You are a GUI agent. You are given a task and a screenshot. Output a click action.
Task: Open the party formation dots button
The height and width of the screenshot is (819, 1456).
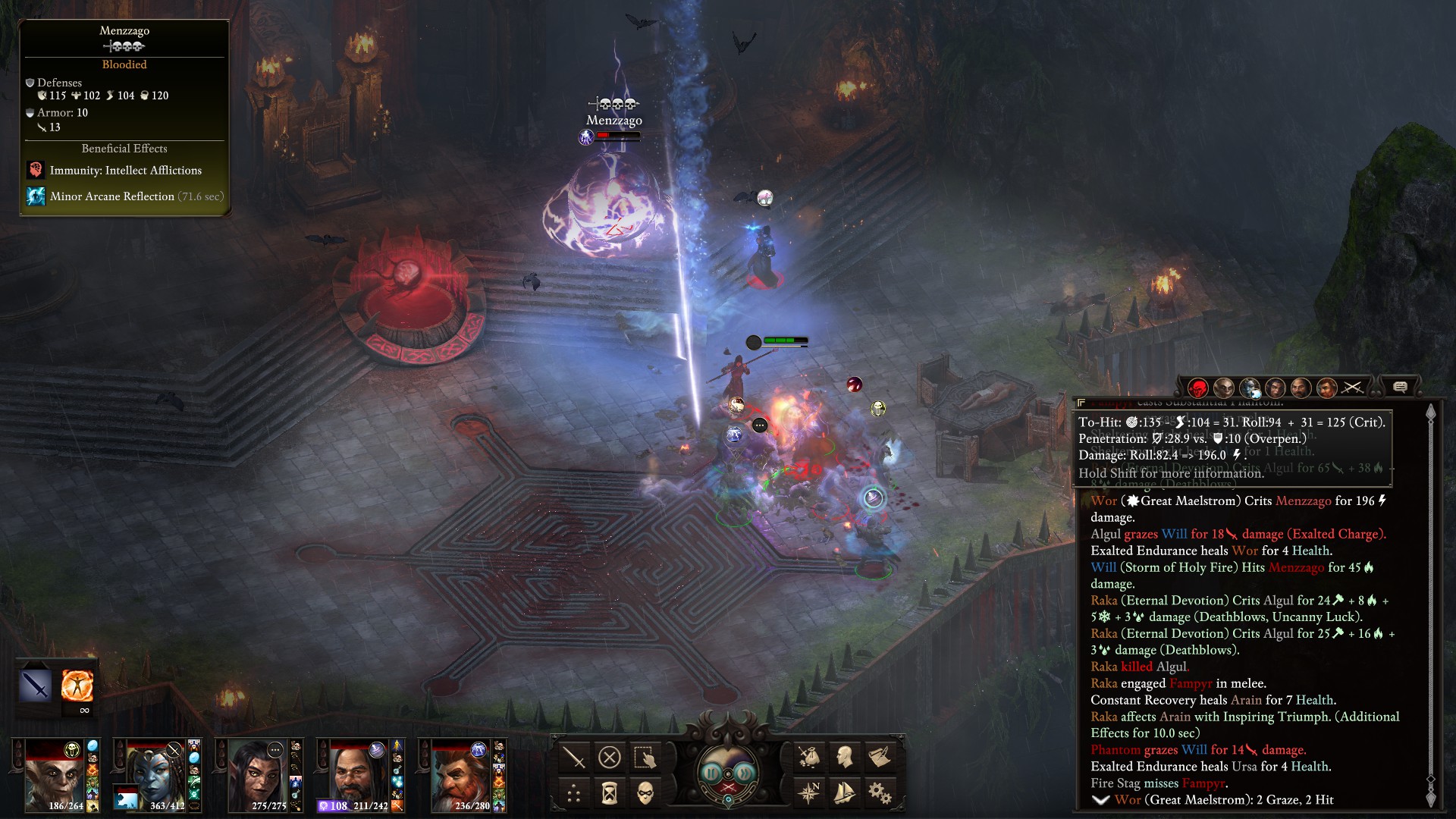tap(574, 793)
